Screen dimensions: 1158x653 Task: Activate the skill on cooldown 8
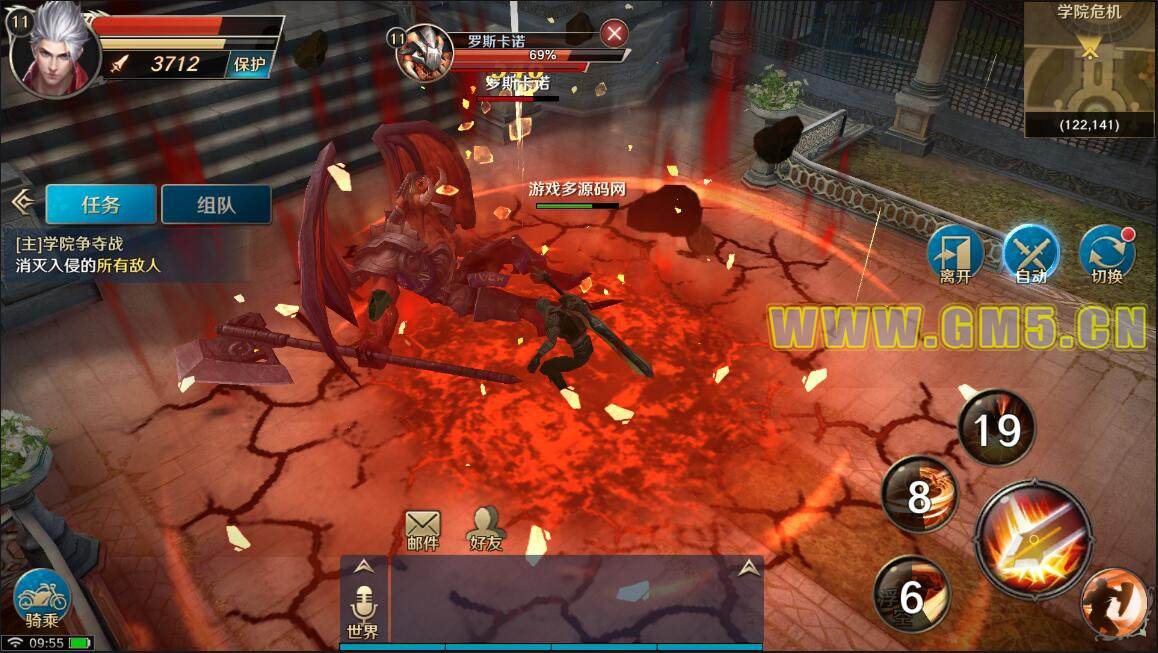[920, 495]
